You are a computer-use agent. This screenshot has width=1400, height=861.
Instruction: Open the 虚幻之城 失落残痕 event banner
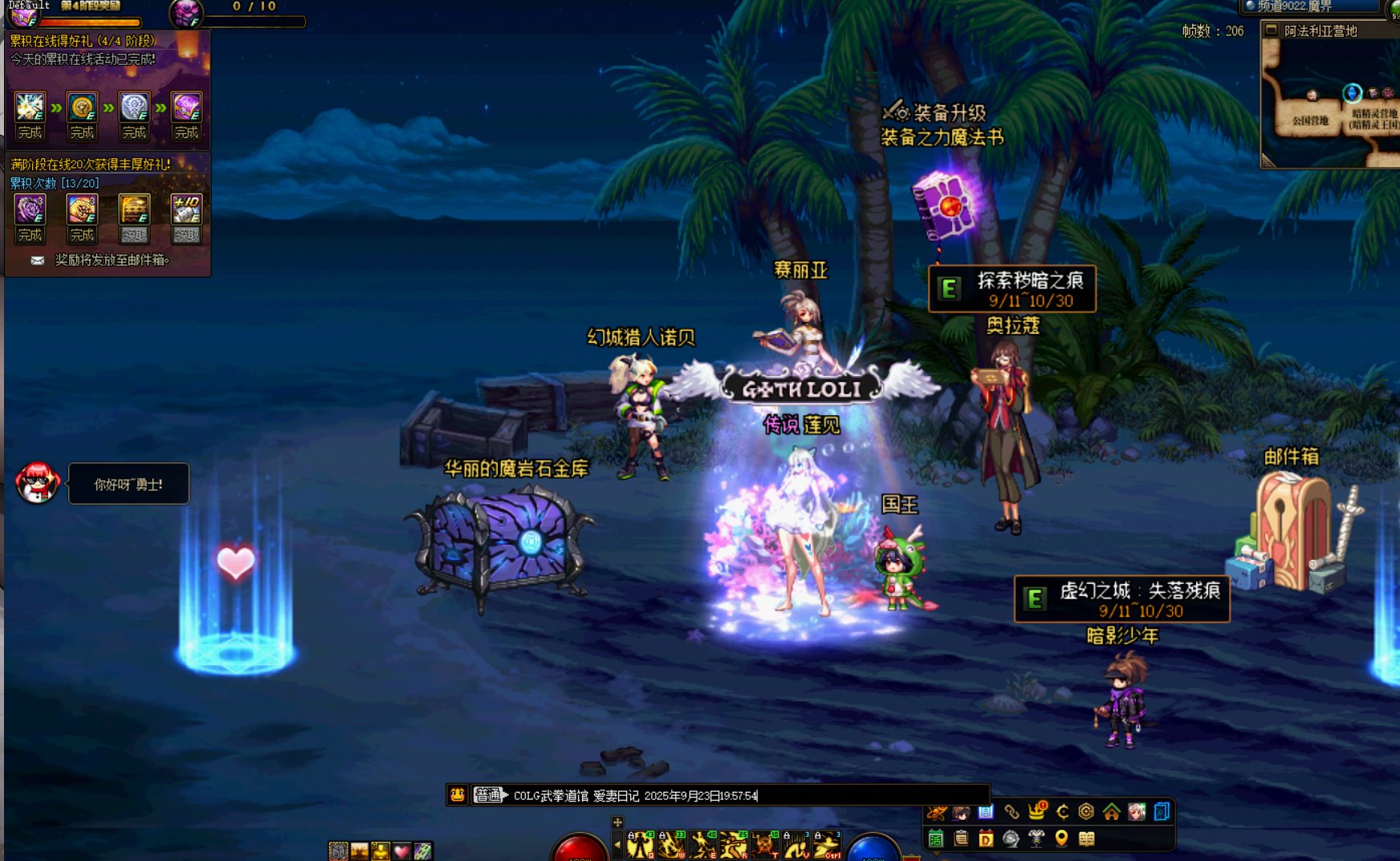click(x=1121, y=599)
